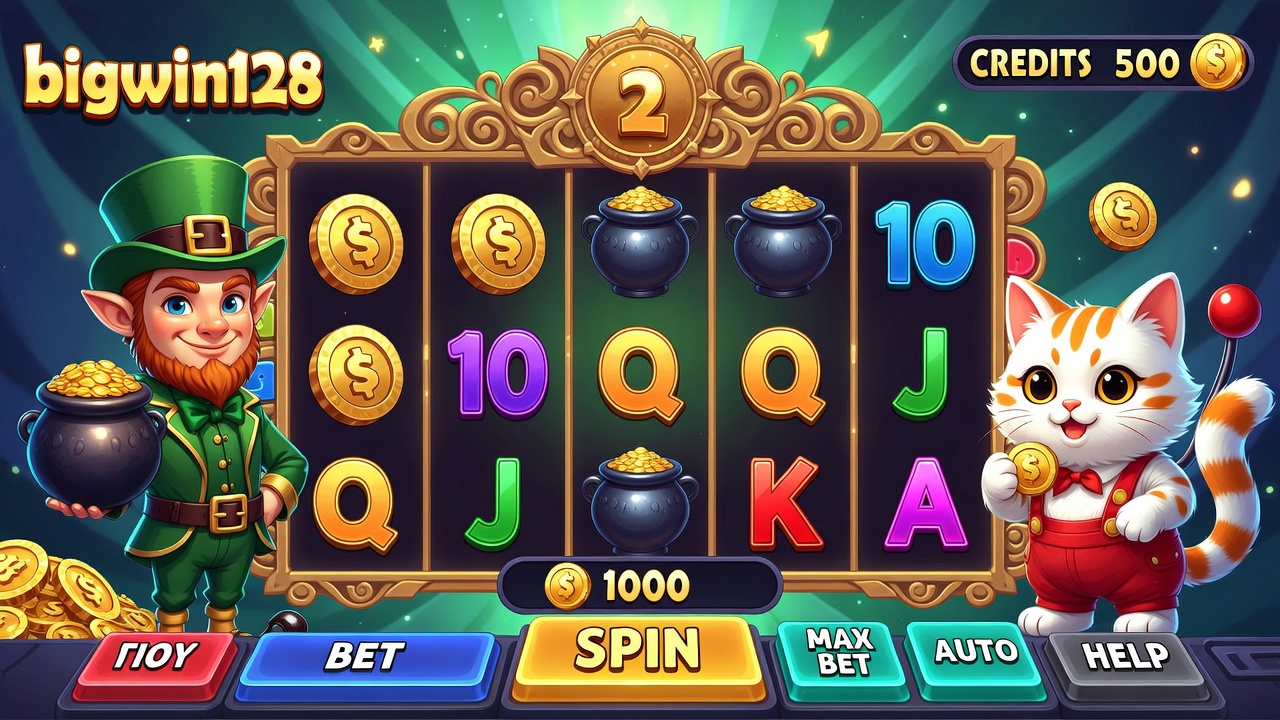Viewport: 1280px width, 720px height.
Task: Select the MAX BET button
Action: pos(838,652)
